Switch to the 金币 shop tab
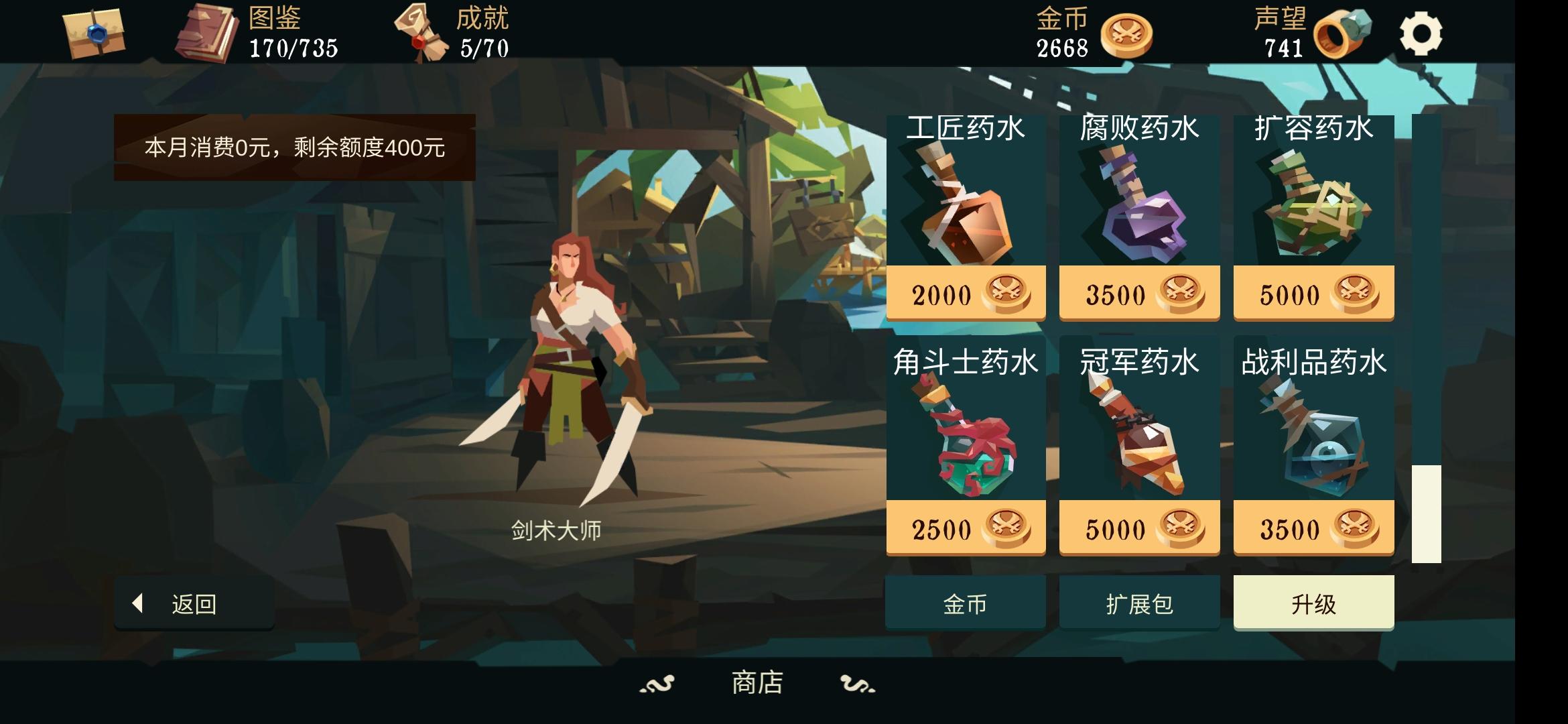 tap(965, 602)
